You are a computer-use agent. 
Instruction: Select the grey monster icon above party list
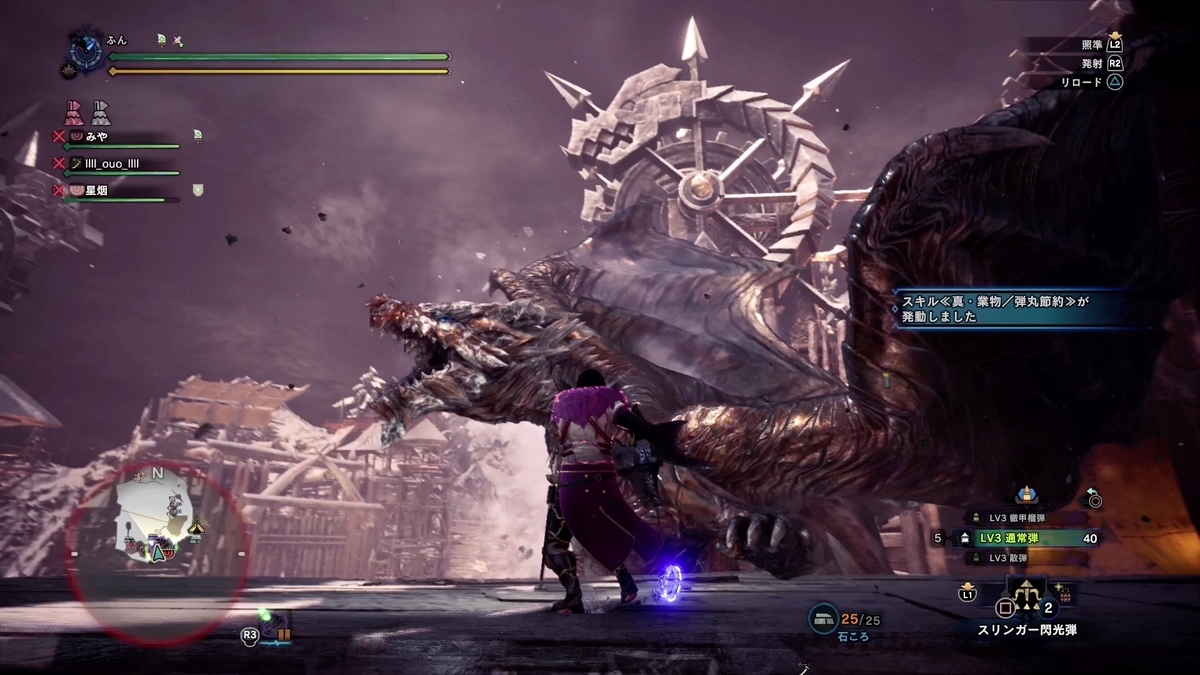click(x=100, y=111)
